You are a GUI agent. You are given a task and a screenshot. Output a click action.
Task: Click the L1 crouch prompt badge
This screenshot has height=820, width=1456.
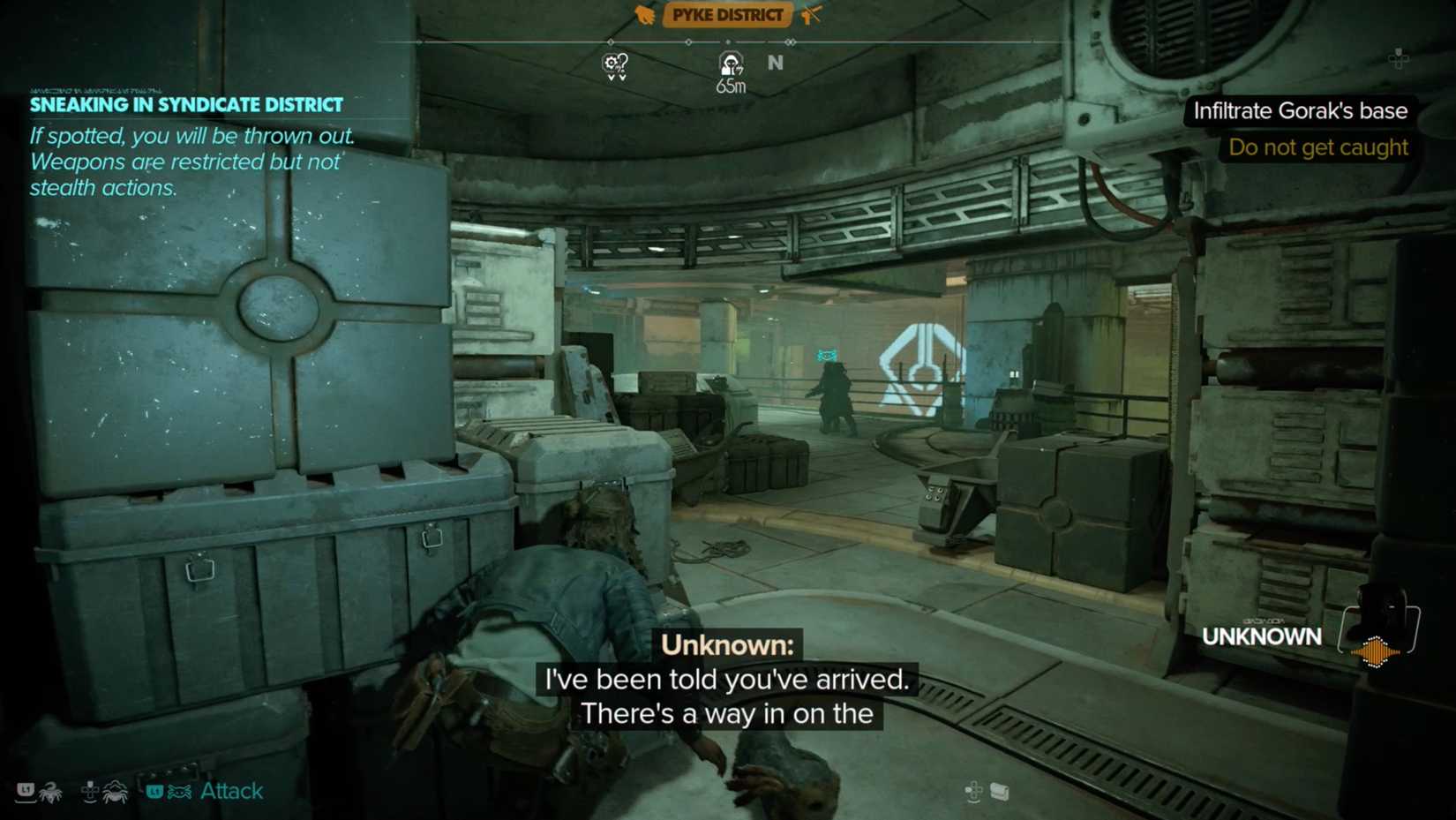point(26,792)
